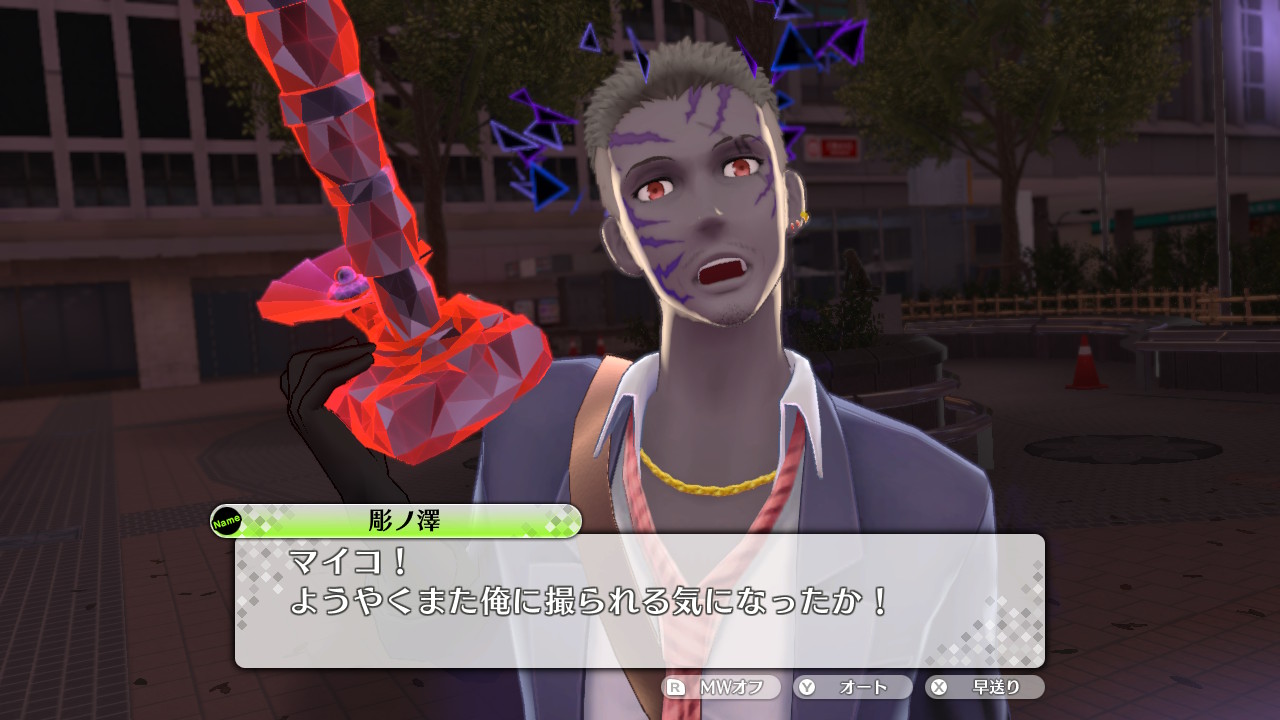Enable オート auto-advance mode
Screen dimensions: 1280x720
click(853, 687)
